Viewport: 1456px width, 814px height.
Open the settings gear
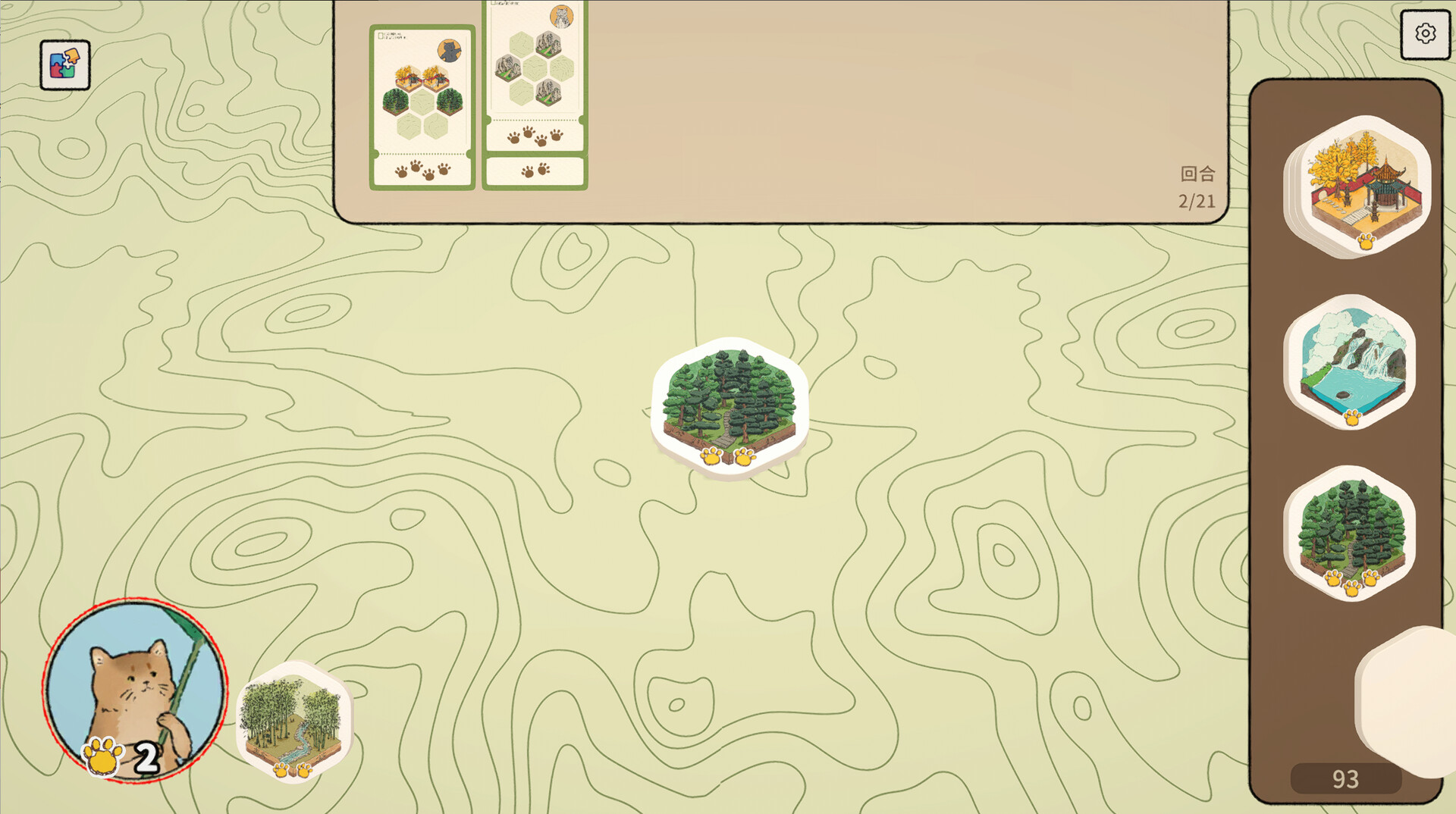pyautogui.click(x=1425, y=33)
